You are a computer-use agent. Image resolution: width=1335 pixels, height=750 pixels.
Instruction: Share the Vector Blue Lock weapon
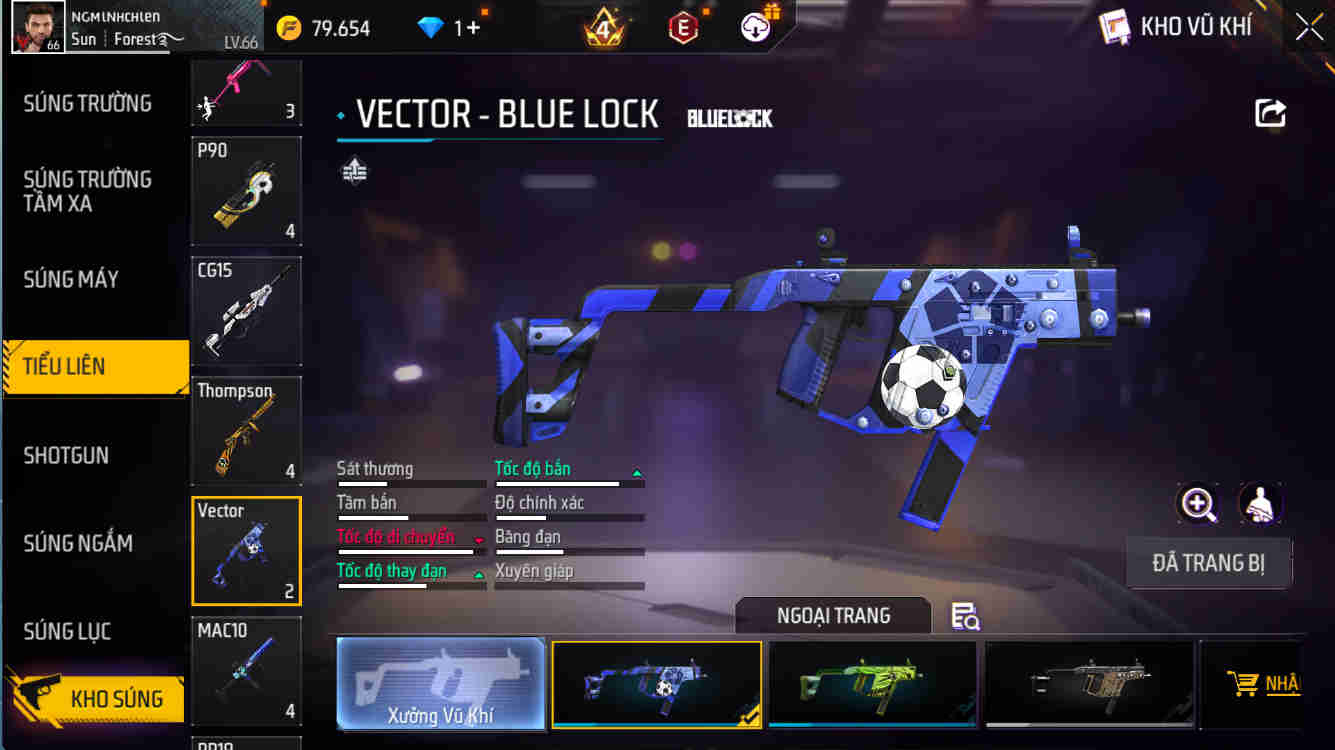coord(1269,113)
